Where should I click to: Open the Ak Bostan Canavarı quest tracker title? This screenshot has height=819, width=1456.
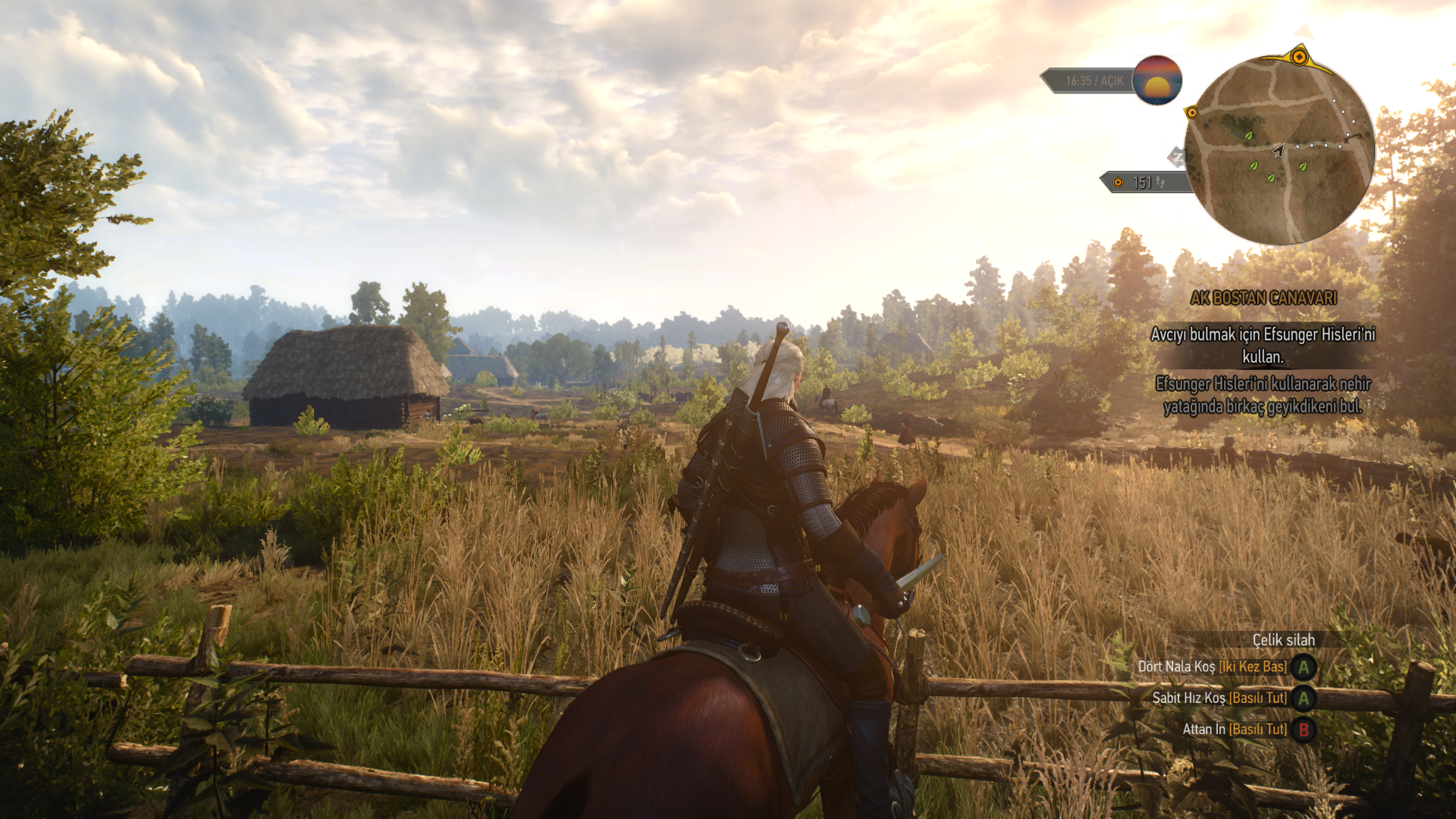click(x=1263, y=298)
